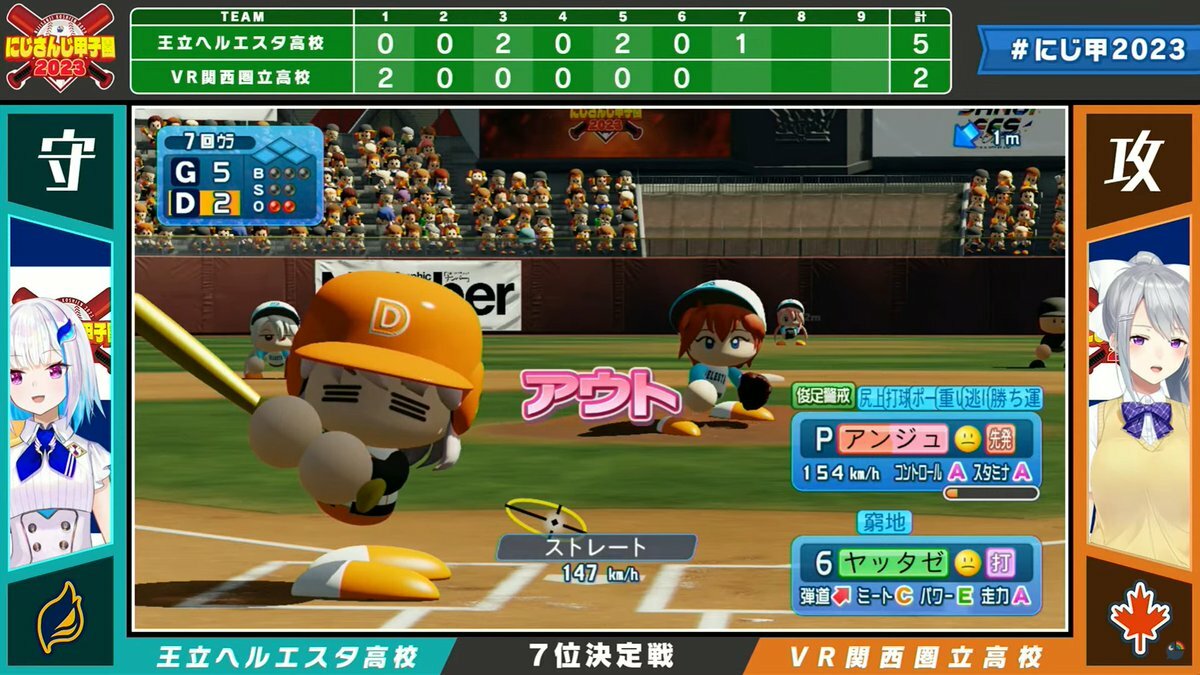The height and width of the screenshot is (675, 1200).
Task: Select the batter ヤッタゼ info panel
Action: (x=915, y=575)
